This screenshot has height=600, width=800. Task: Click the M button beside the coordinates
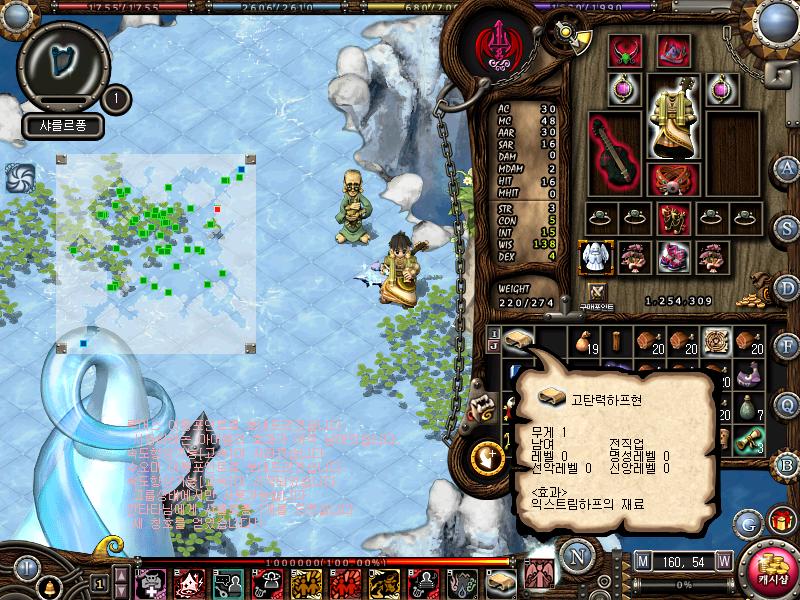click(x=641, y=560)
